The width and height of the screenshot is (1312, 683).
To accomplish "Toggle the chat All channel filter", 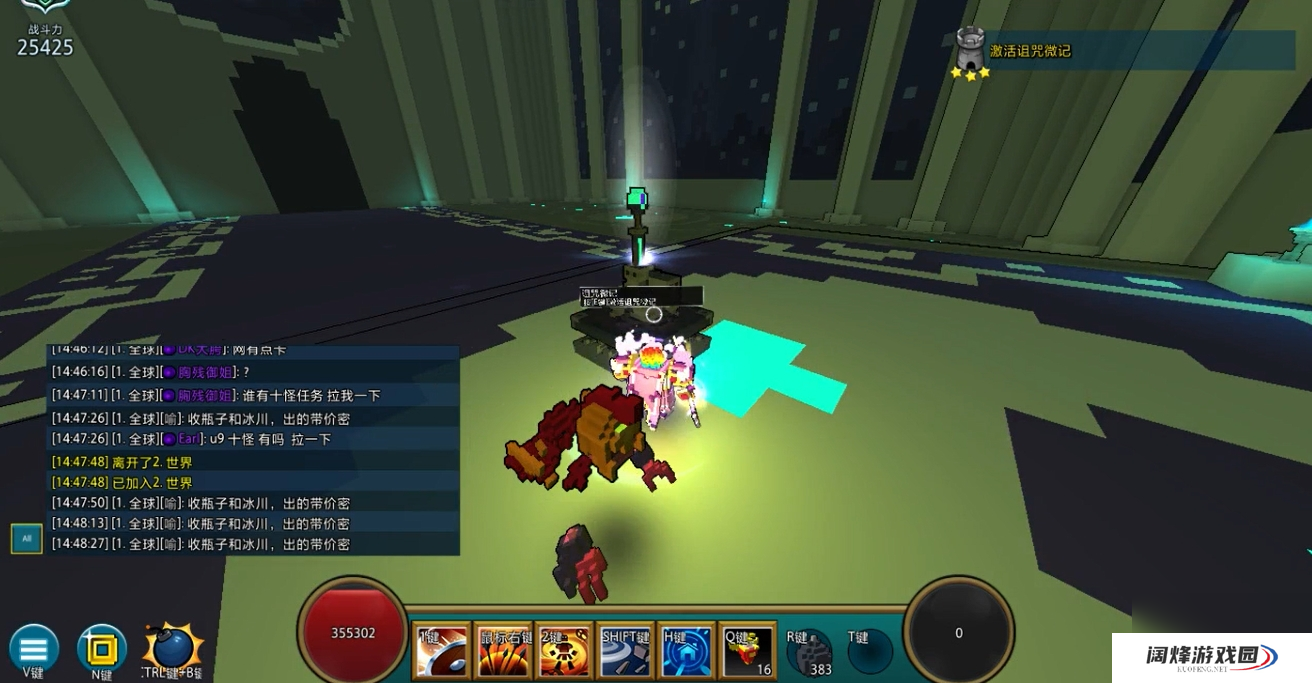I will point(26,538).
